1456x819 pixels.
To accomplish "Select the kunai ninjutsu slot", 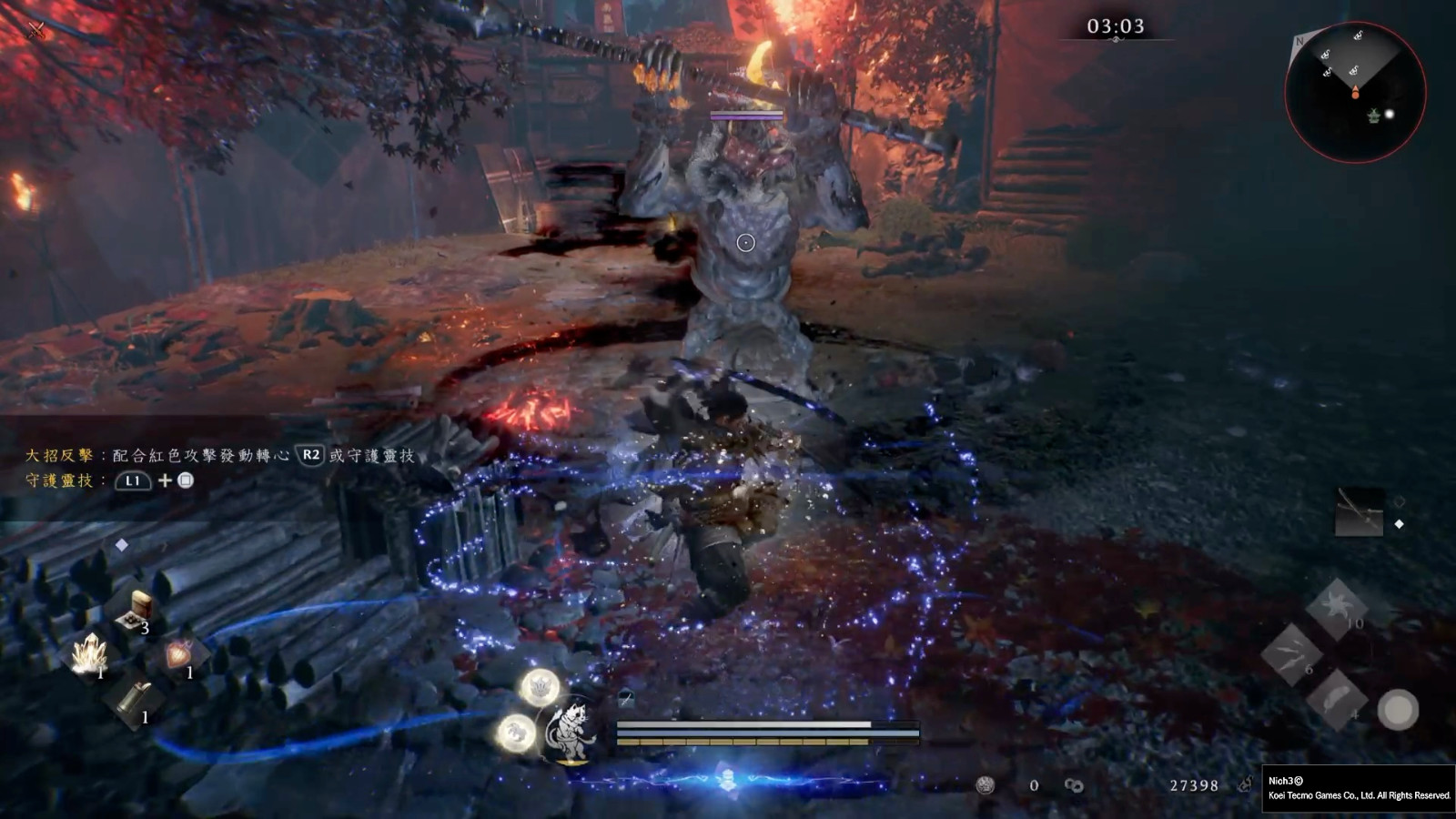I will click(x=1291, y=654).
